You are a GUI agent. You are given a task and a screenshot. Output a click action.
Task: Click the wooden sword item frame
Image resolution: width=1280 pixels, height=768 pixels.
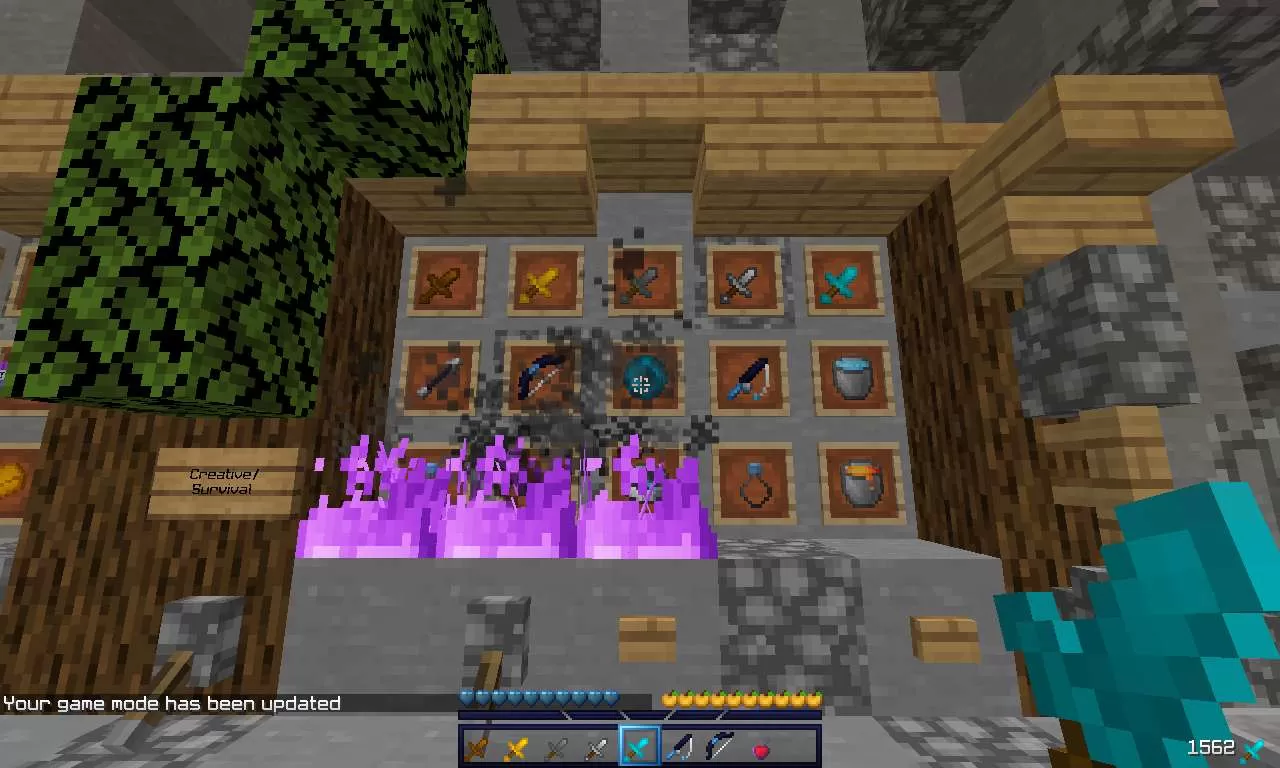447,281
